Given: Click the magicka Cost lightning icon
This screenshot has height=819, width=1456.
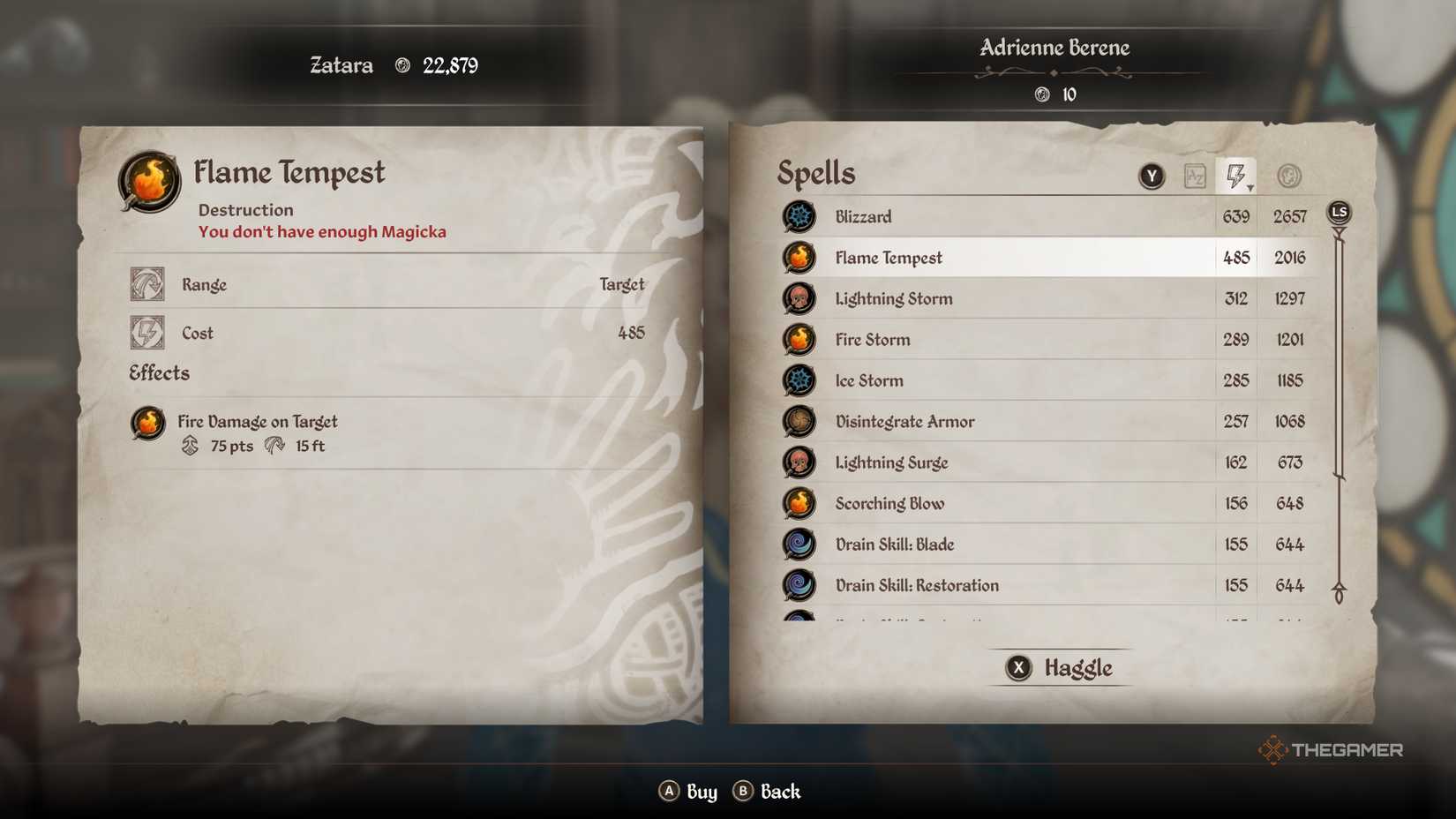Looking at the screenshot, I should click(x=147, y=333).
